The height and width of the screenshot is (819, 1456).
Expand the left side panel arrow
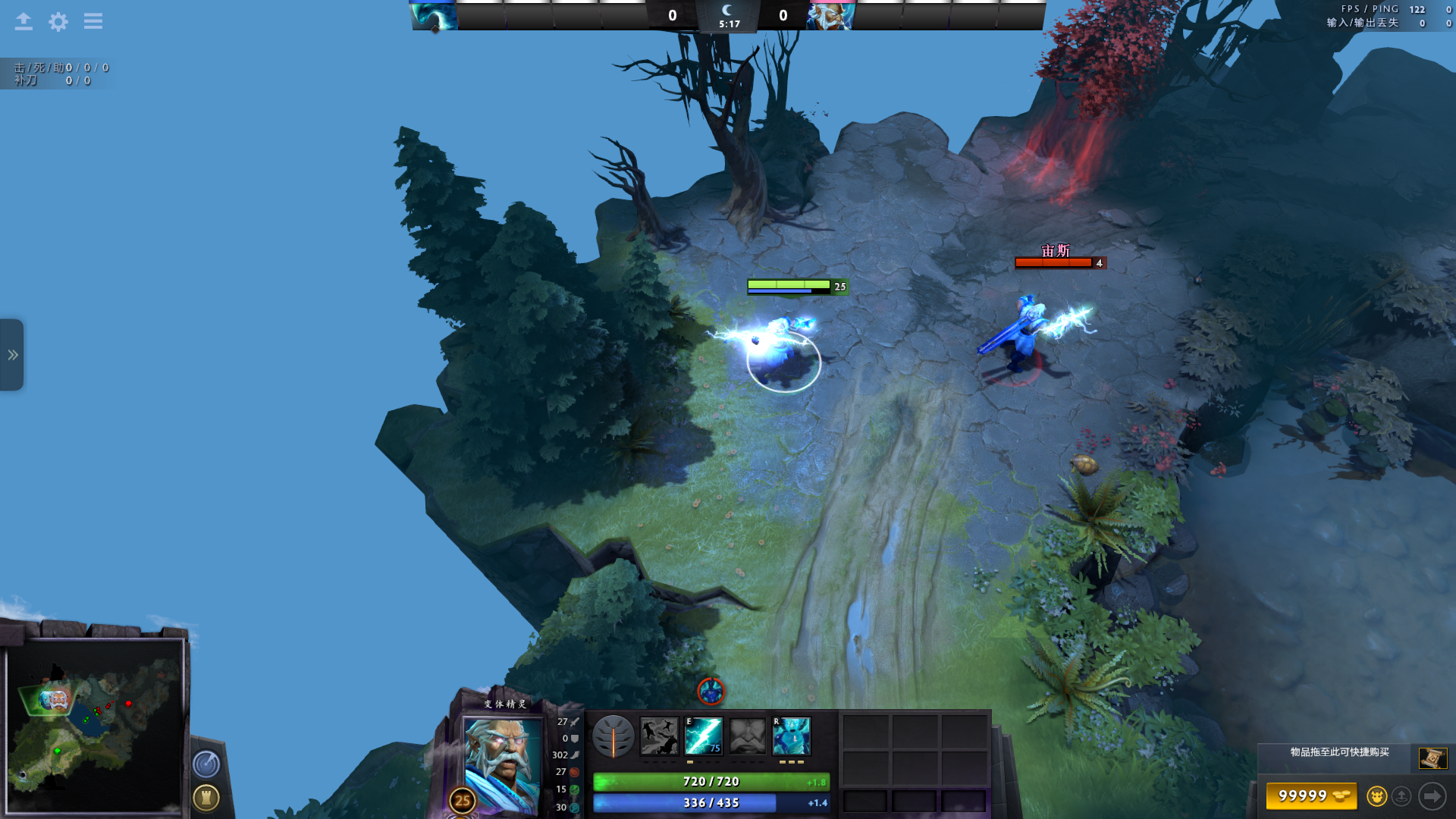(12, 355)
